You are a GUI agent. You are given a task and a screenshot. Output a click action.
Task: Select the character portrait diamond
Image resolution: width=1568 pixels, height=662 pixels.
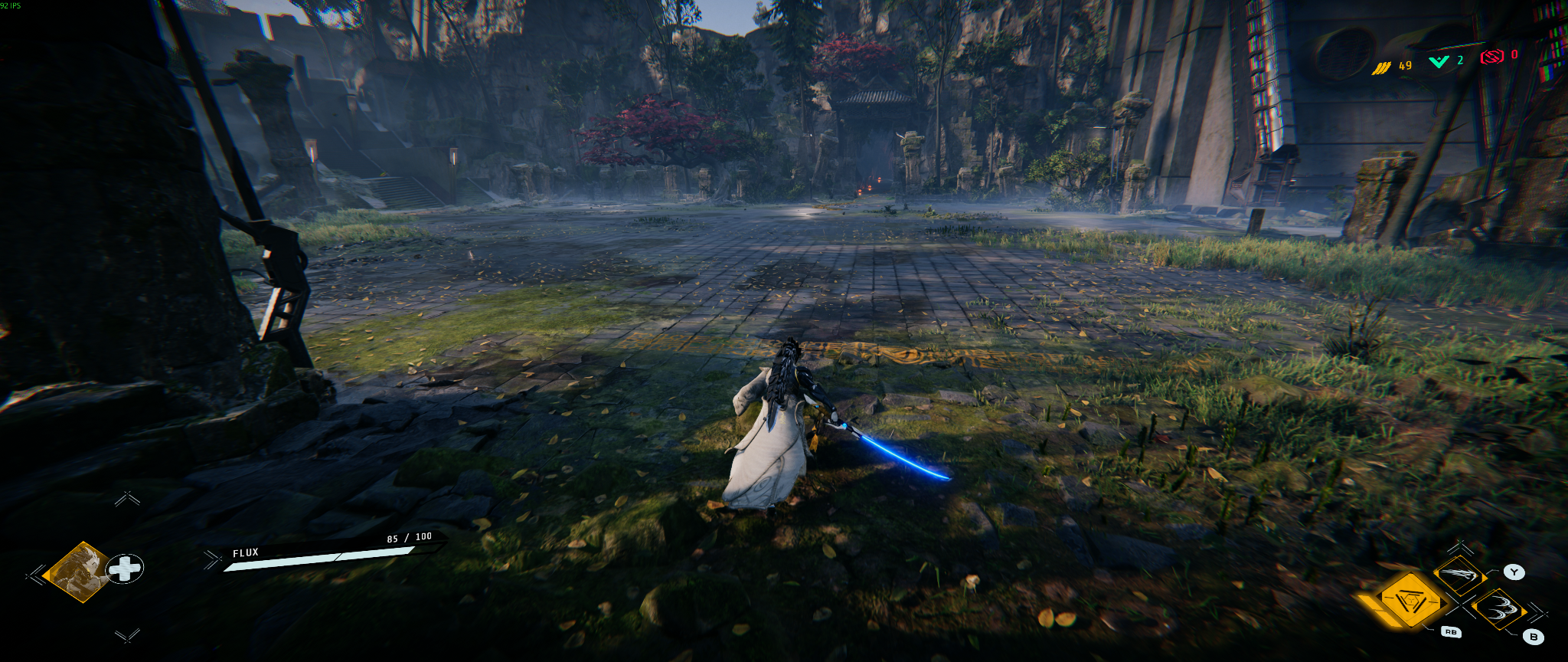[x=77, y=572]
